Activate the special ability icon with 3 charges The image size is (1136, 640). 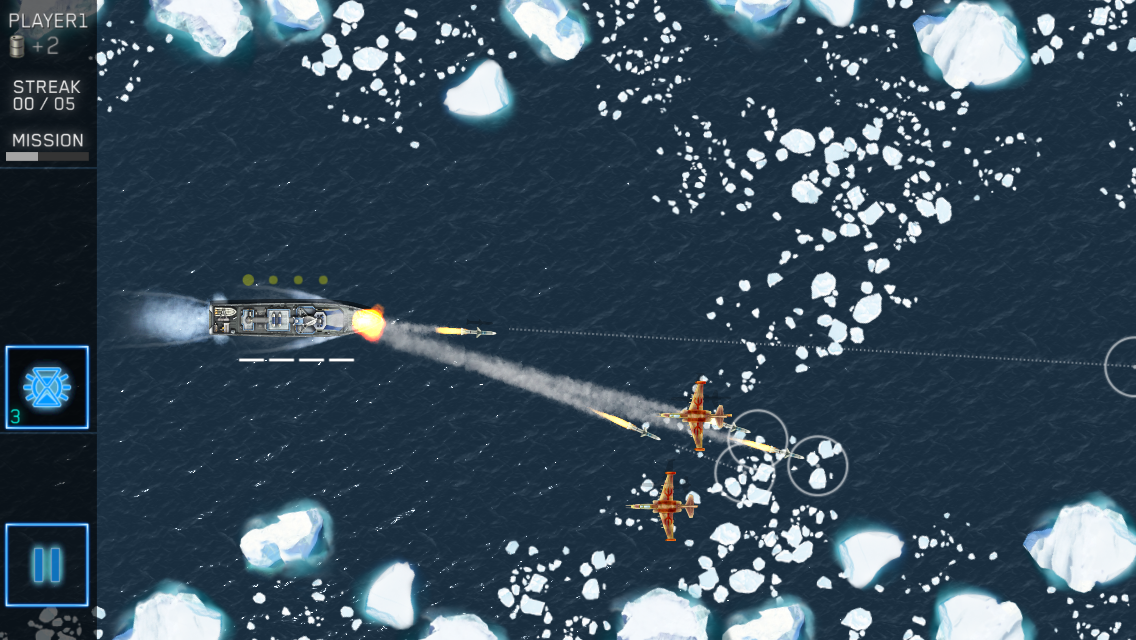47,388
